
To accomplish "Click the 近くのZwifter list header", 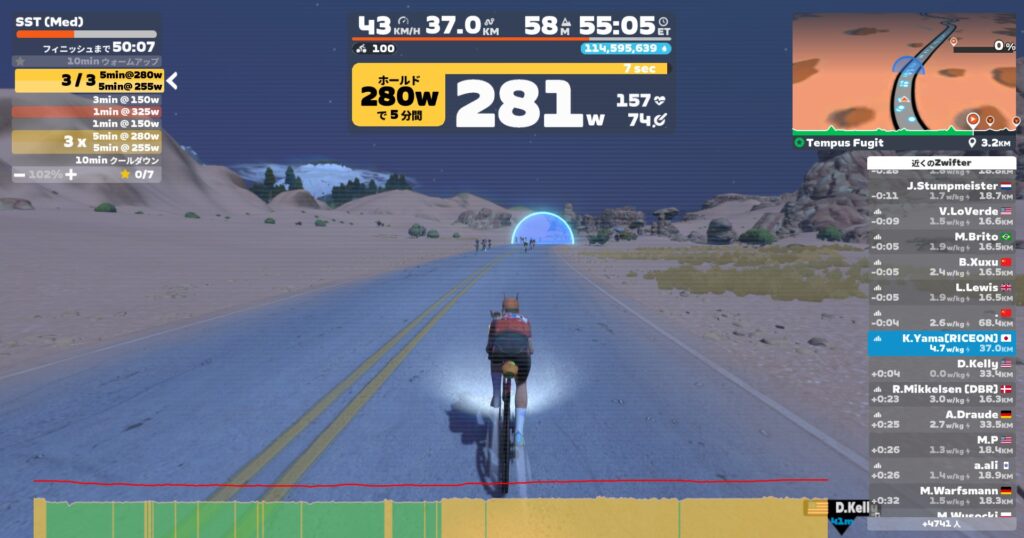I will coord(940,163).
